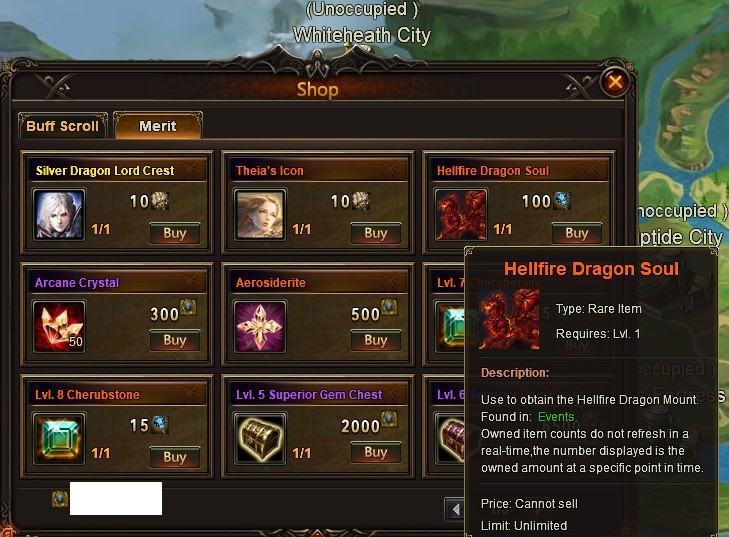Click the Superior Gem Chest icon

pyautogui.click(x=260, y=439)
